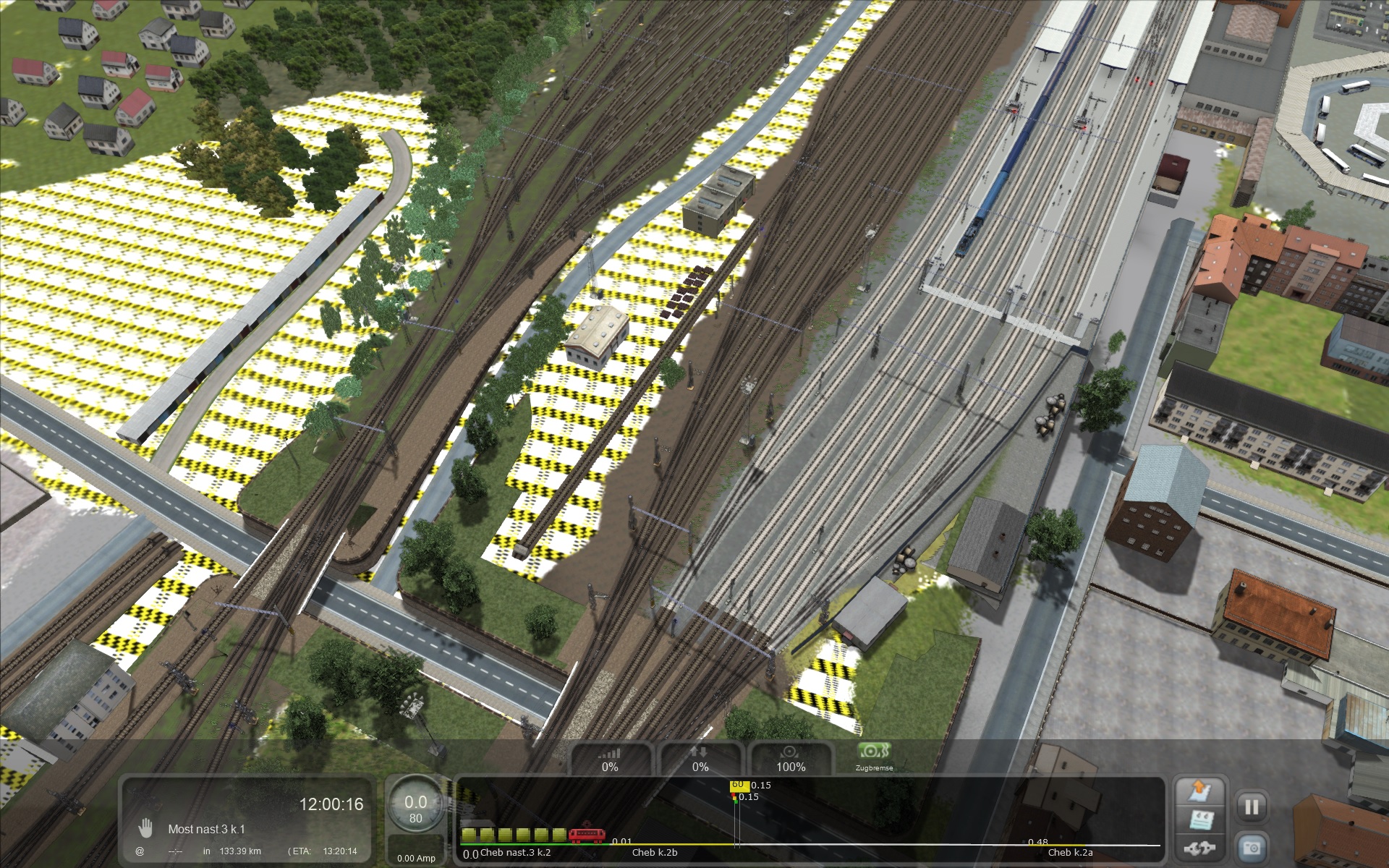Open the 2D map with orange arrow
This screenshot has height=868, width=1389.
click(1199, 791)
